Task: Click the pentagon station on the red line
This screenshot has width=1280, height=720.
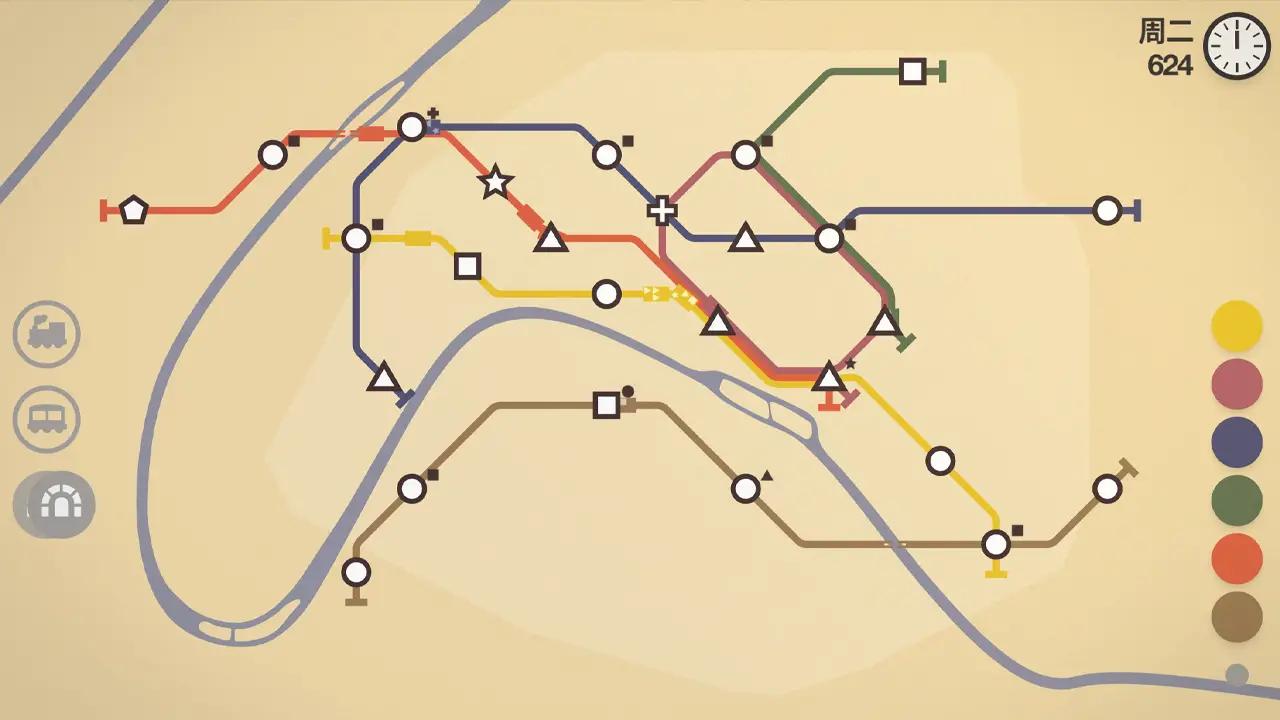Action: (x=135, y=208)
